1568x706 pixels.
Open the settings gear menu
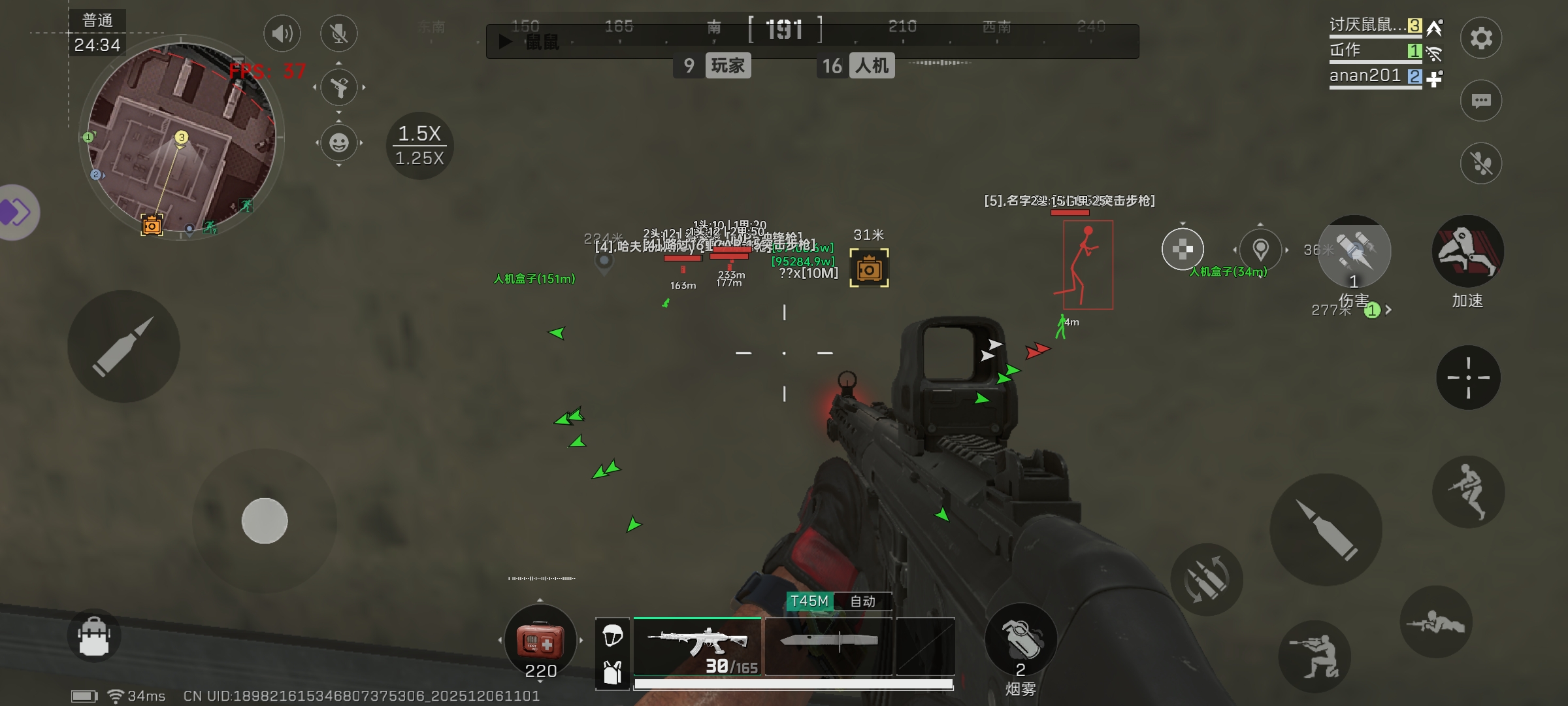(x=1480, y=38)
